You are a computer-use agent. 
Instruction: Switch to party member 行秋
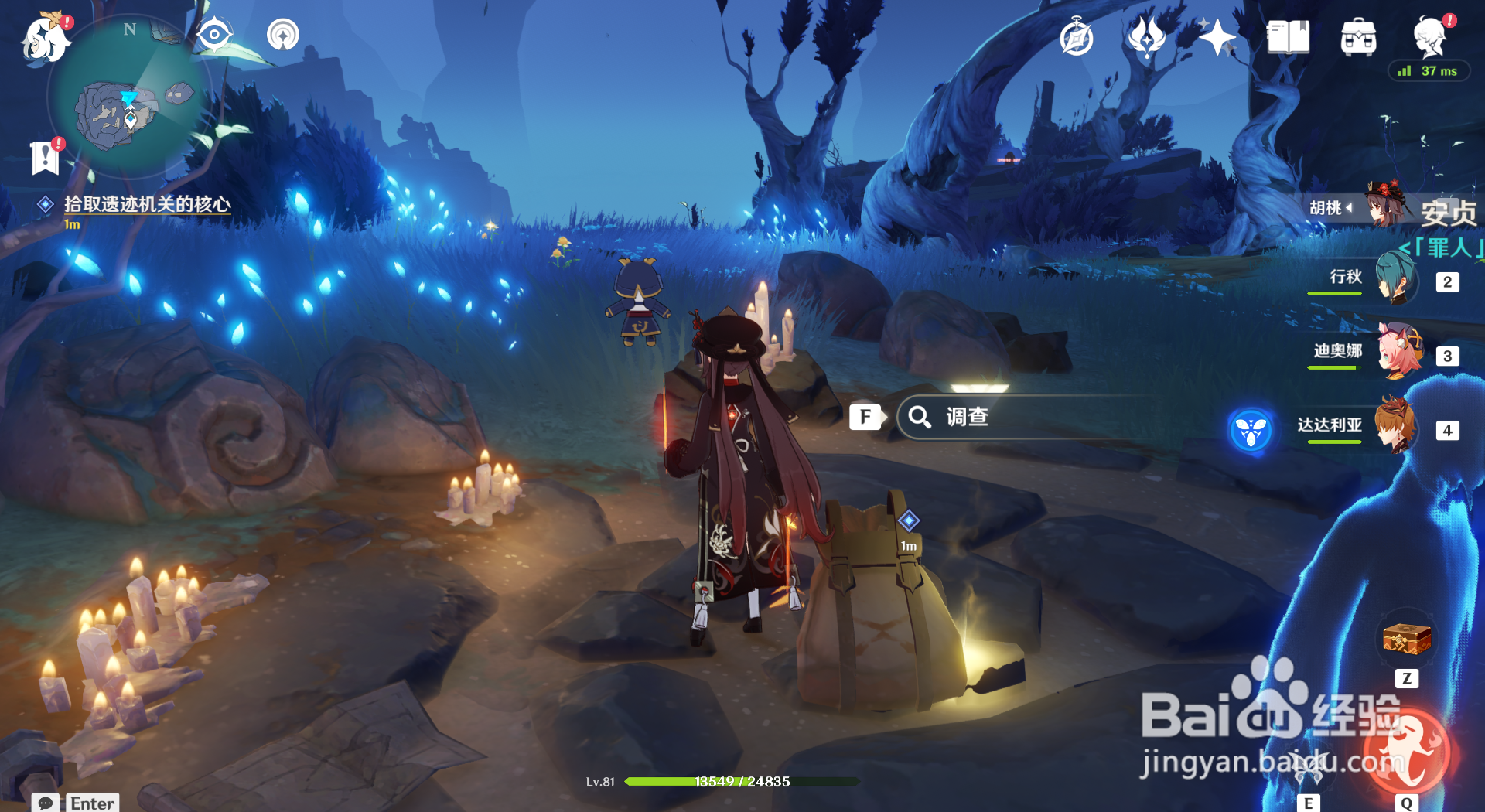1396,280
